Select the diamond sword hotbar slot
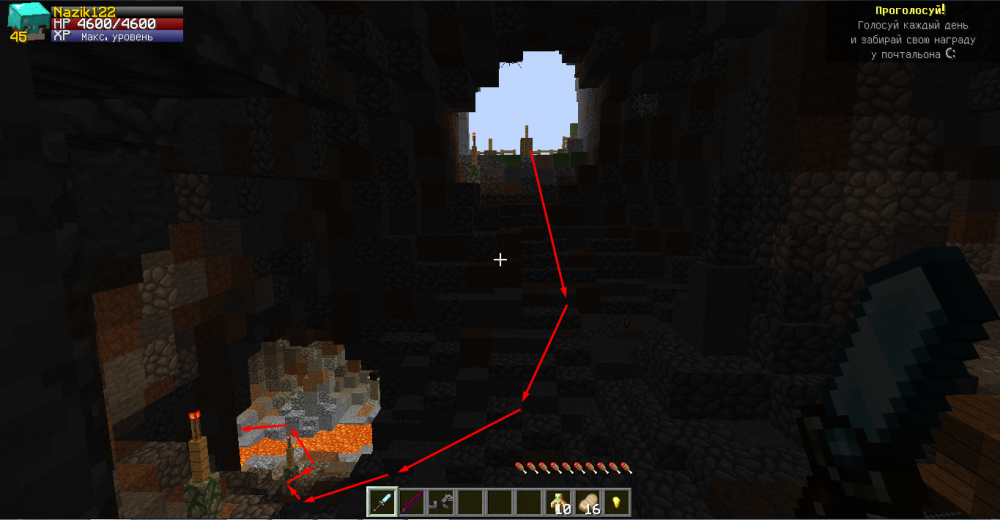1000x520 pixels. click(x=382, y=502)
